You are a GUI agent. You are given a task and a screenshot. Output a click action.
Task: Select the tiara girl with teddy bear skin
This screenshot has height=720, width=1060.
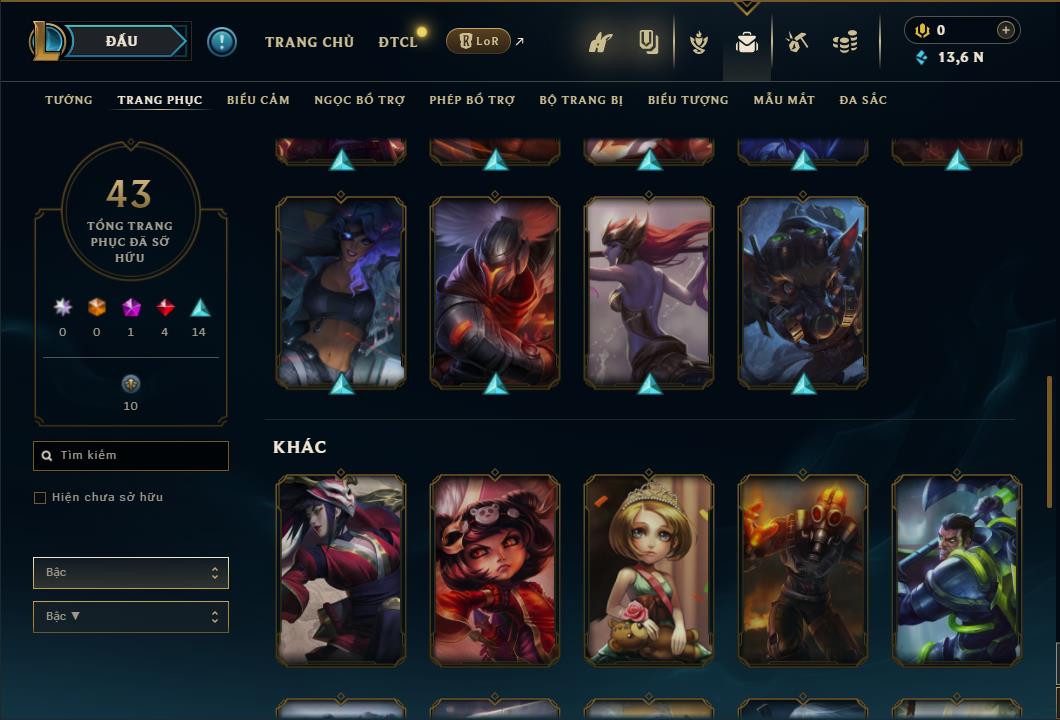pos(649,570)
